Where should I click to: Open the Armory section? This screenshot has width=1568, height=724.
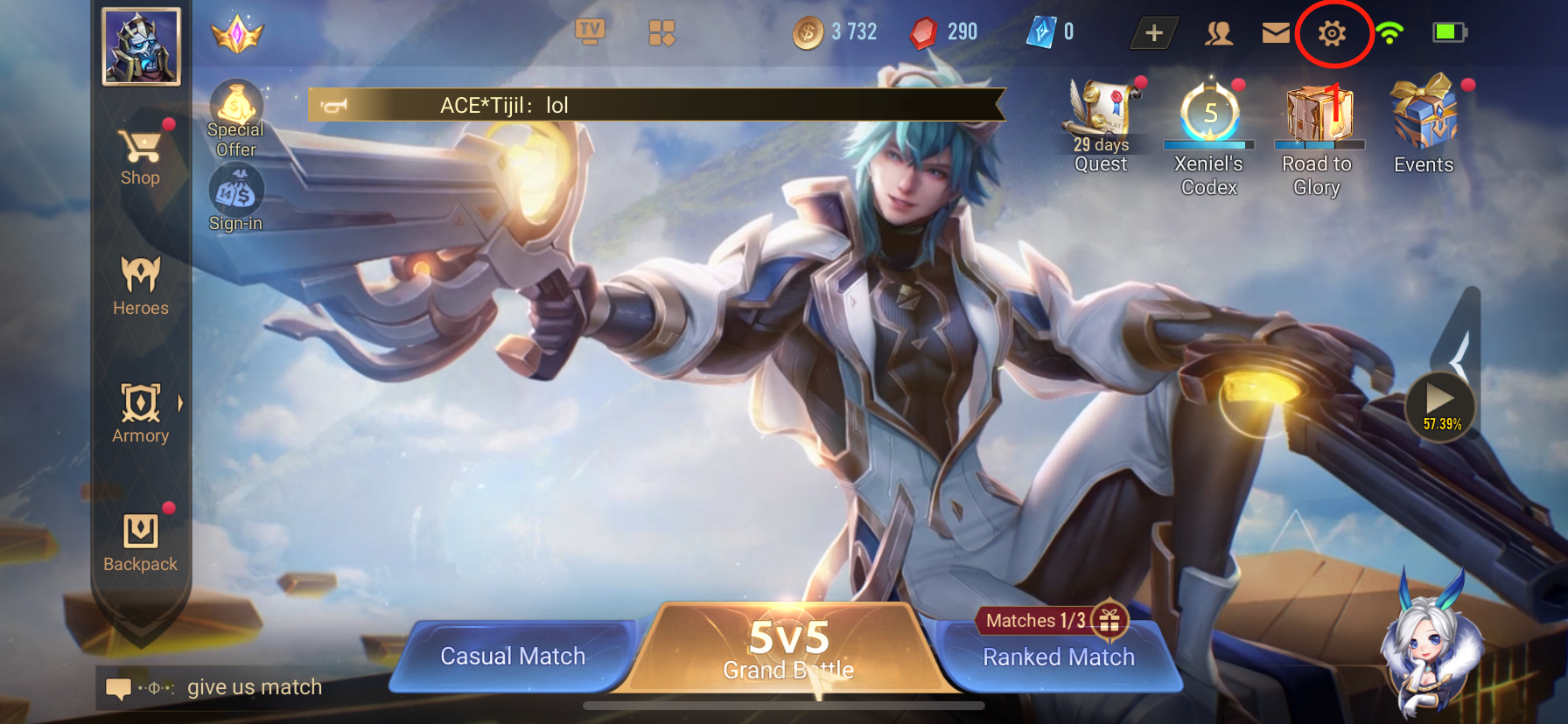[140, 413]
